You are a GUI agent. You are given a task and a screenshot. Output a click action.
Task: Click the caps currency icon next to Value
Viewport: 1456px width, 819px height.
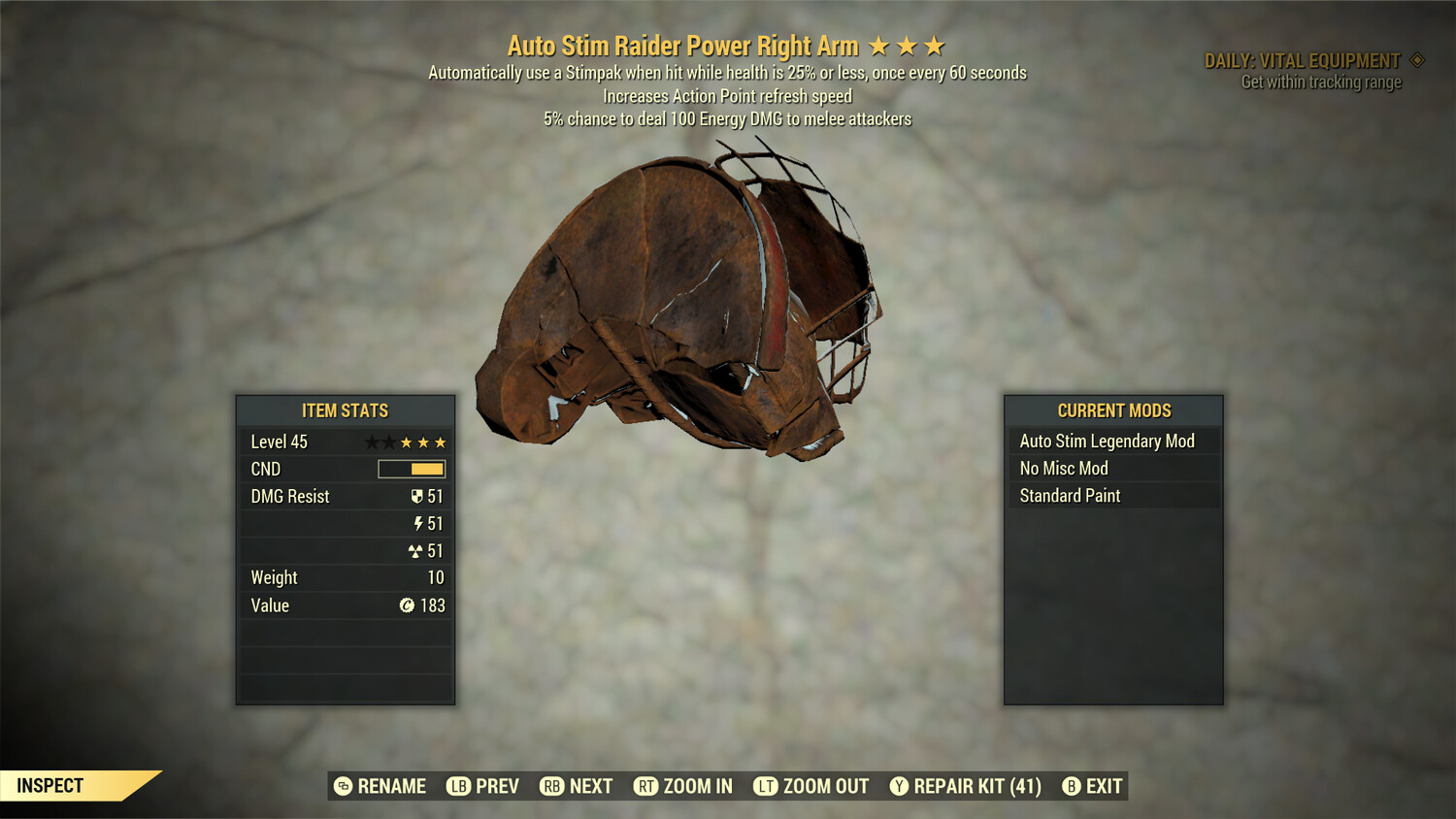coord(409,605)
